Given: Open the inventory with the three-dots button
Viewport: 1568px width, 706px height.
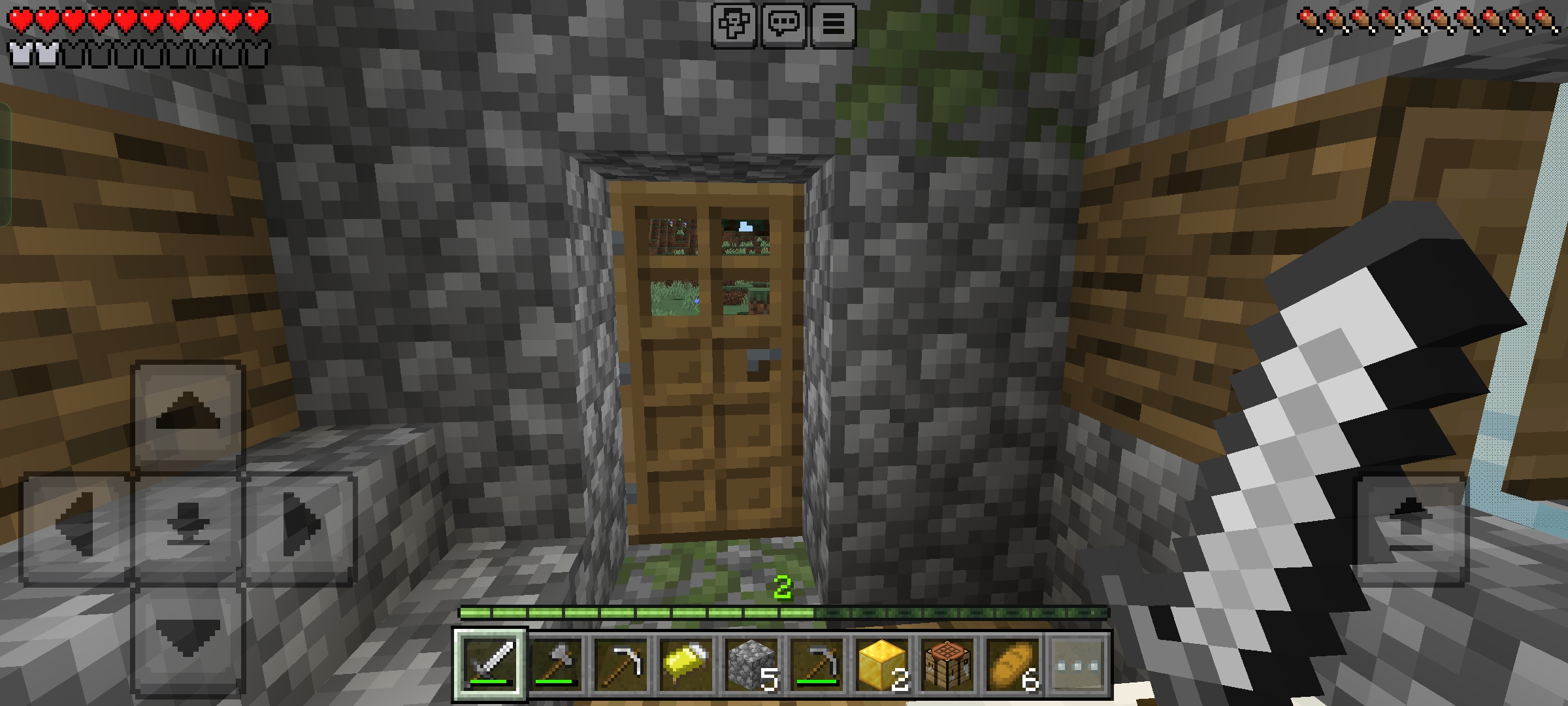Looking at the screenshot, I should (x=1077, y=665).
